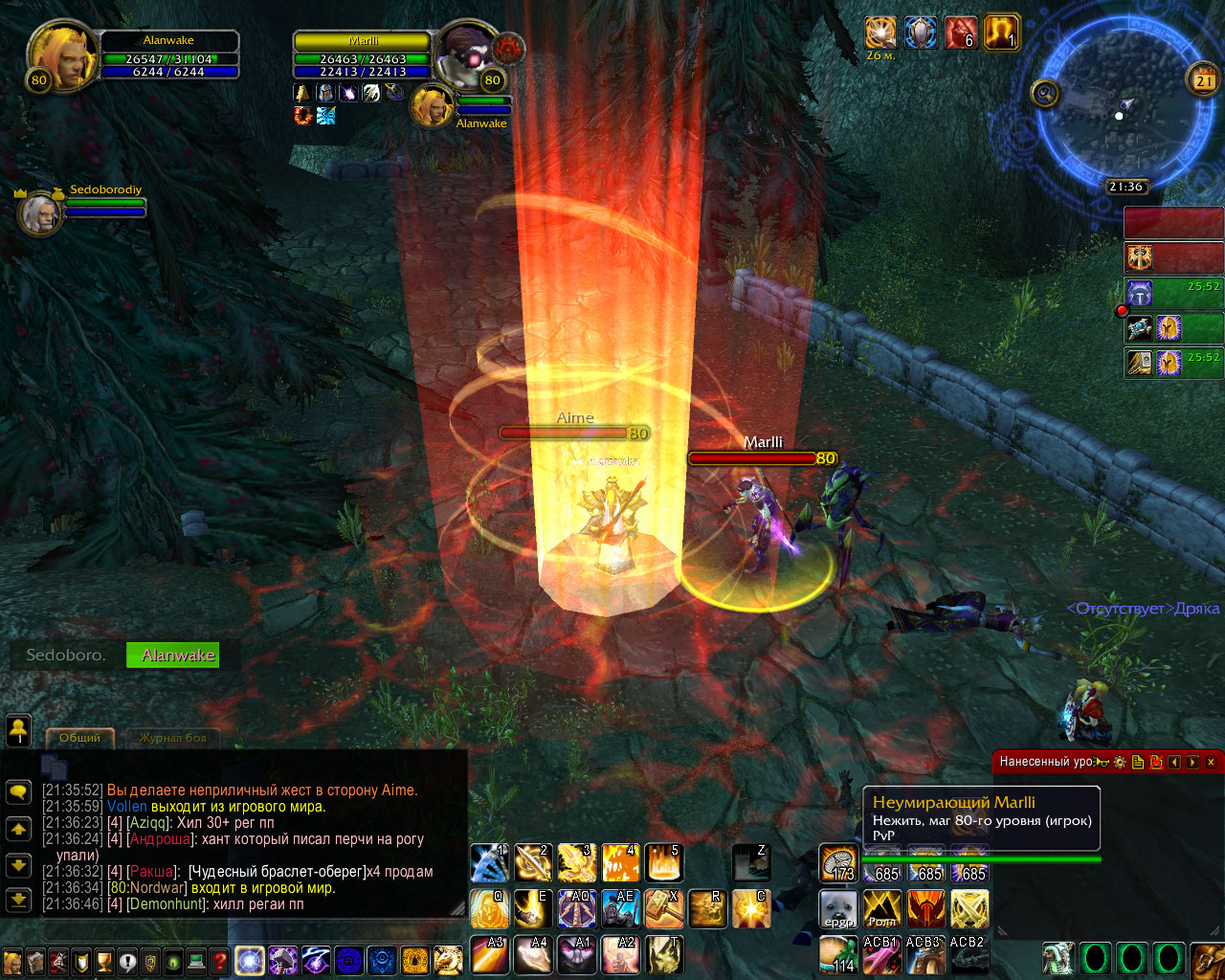This screenshot has height=980, width=1225.
Task: Click the minimap
Action: click(x=1118, y=105)
